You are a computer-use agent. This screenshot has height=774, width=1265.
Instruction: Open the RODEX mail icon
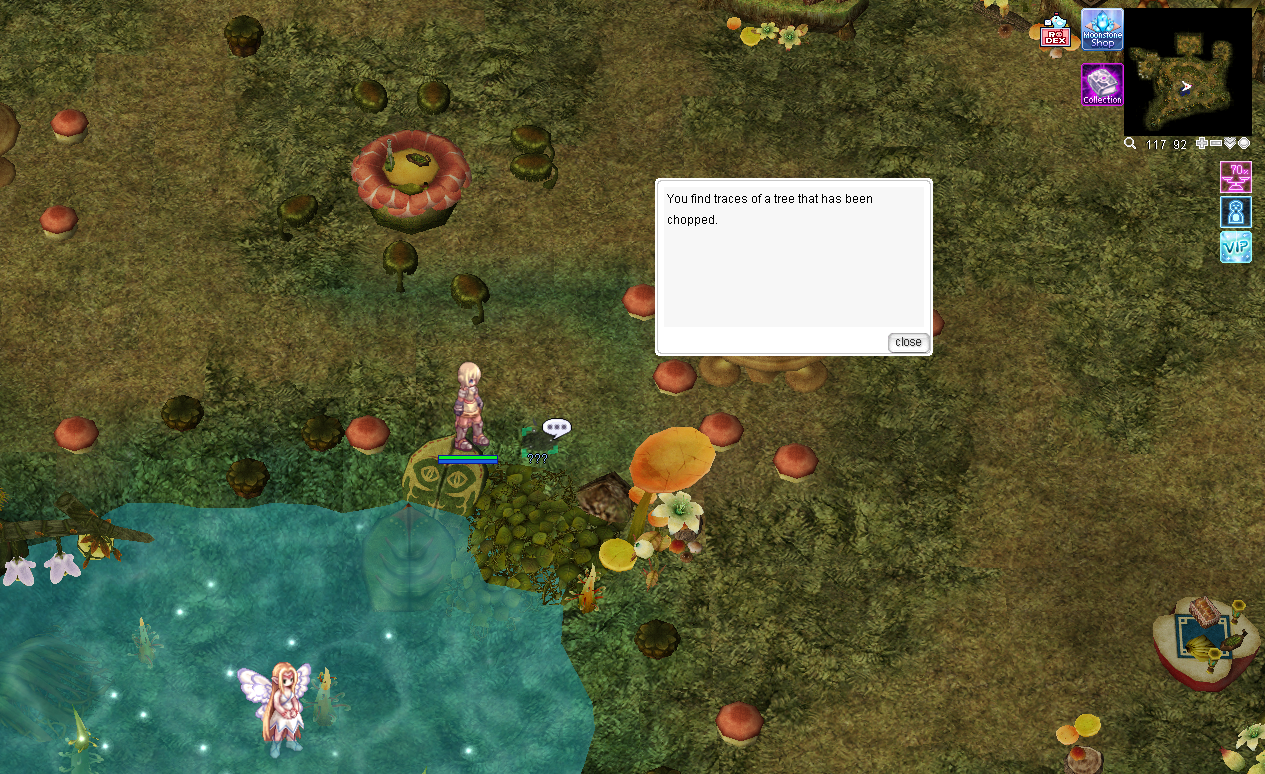(1054, 33)
